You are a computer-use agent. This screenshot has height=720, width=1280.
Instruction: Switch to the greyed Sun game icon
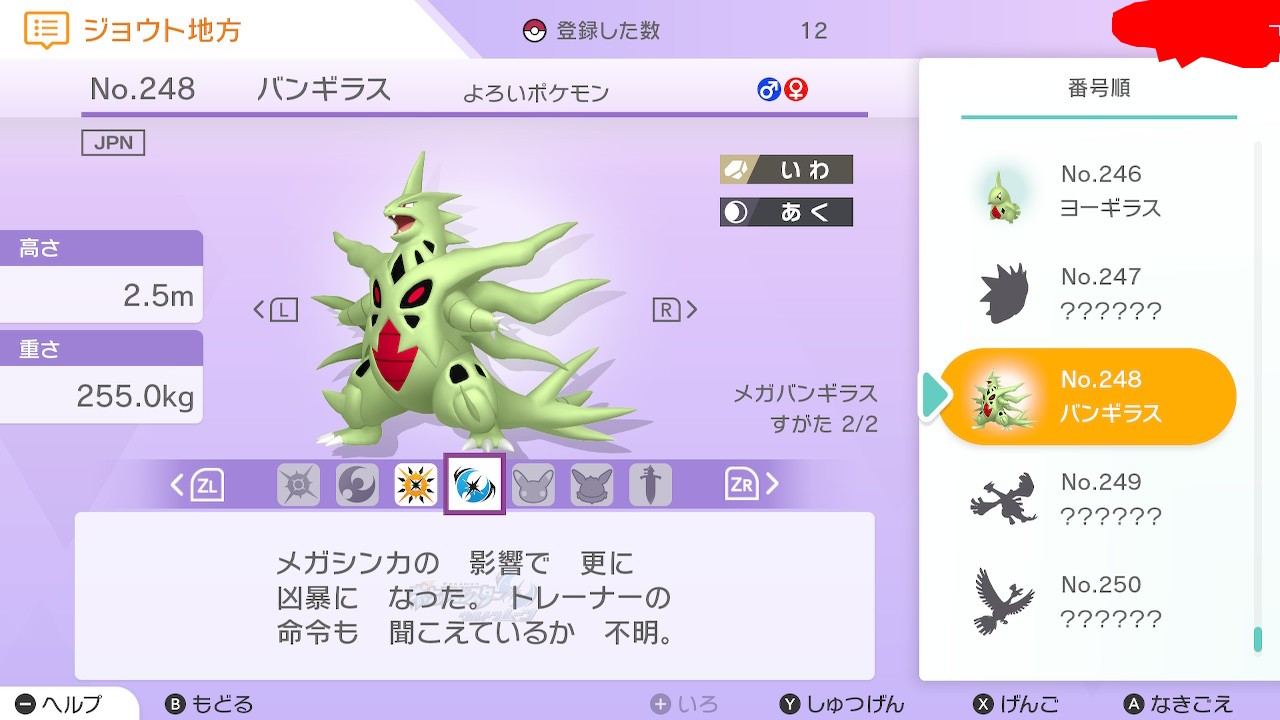tap(298, 485)
